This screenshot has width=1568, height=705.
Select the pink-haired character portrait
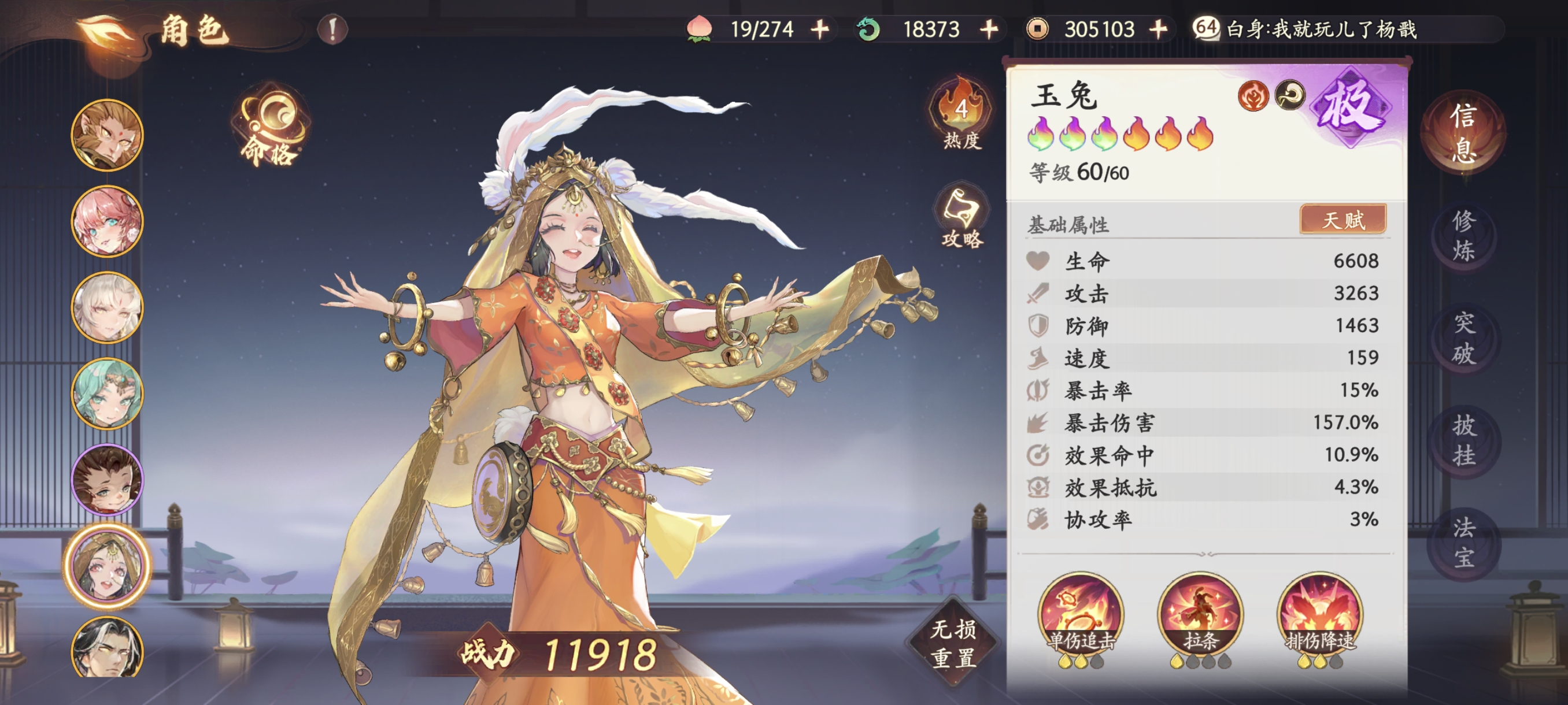(107, 221)
